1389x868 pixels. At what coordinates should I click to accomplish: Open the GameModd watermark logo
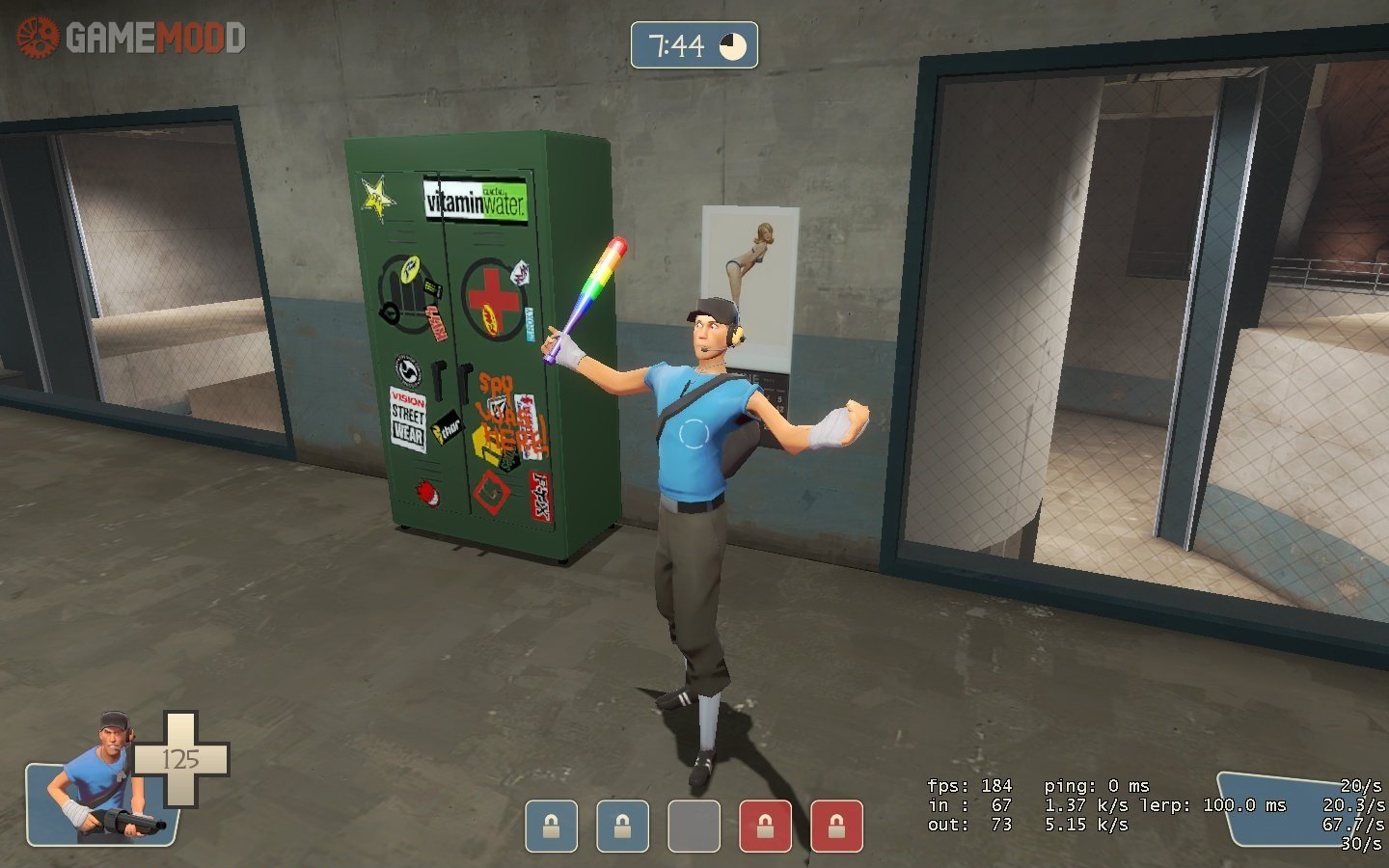click(x=130, y=38)
